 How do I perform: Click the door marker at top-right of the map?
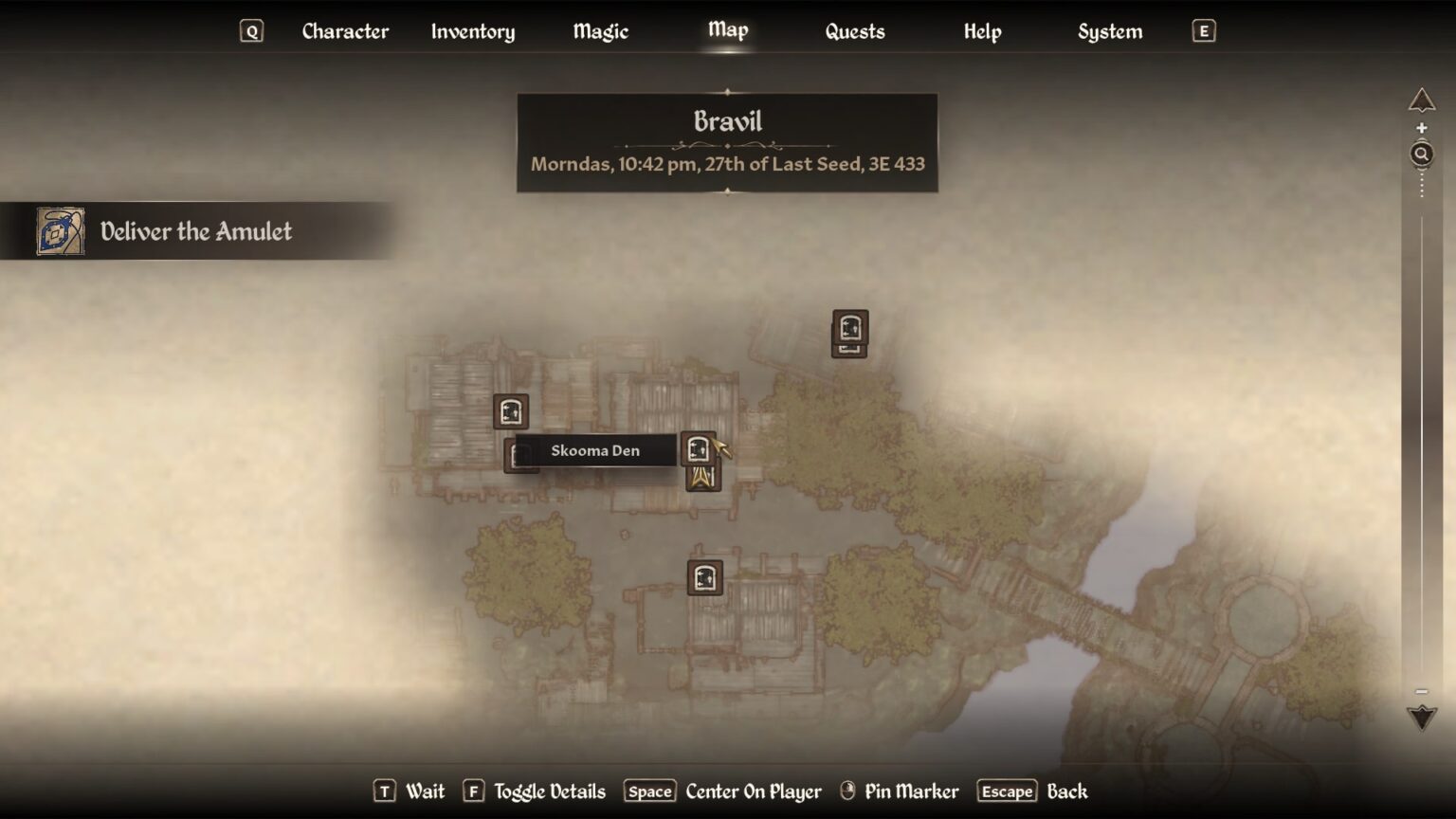(848, 334)
